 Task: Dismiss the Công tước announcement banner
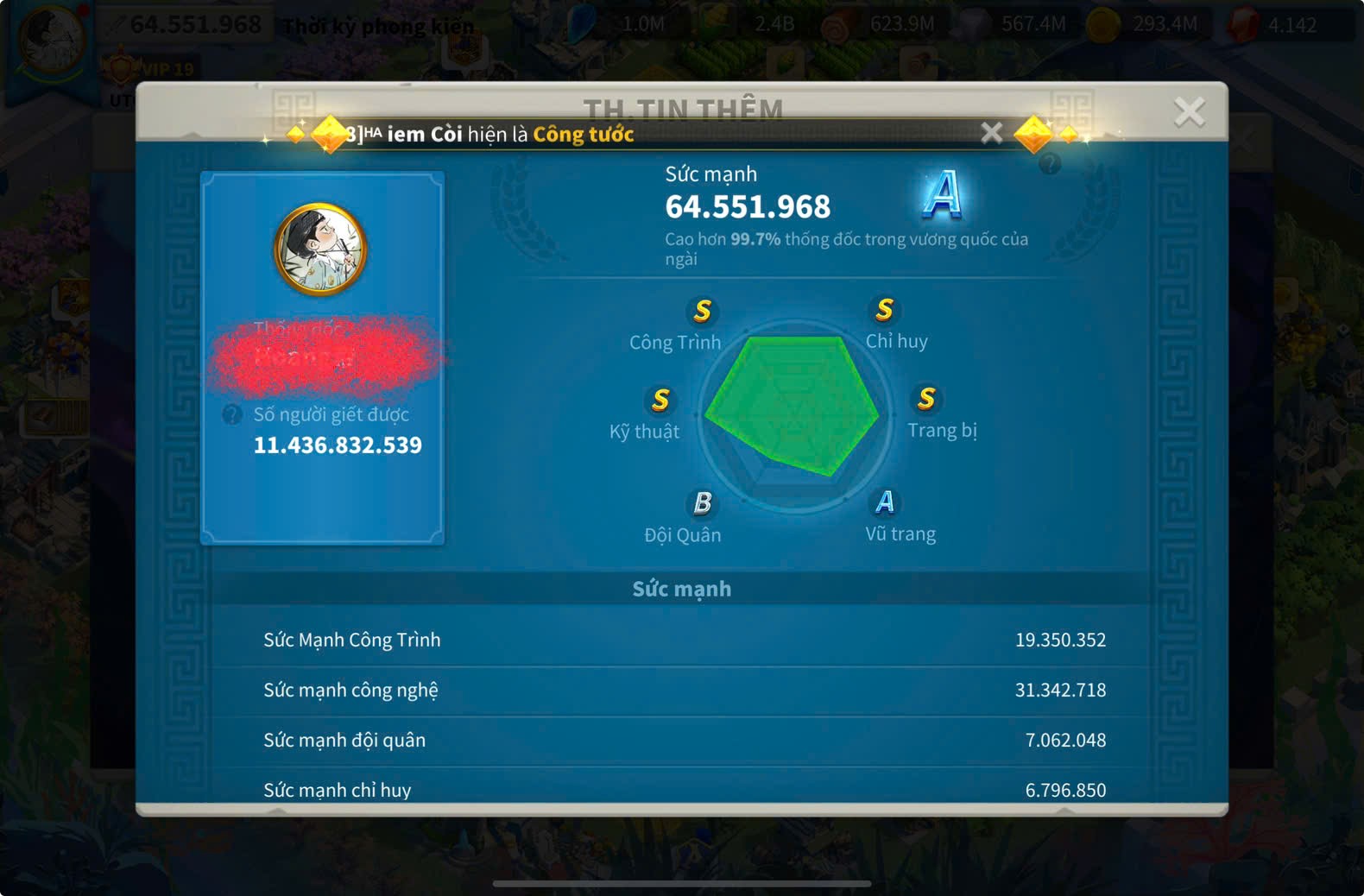992,133
